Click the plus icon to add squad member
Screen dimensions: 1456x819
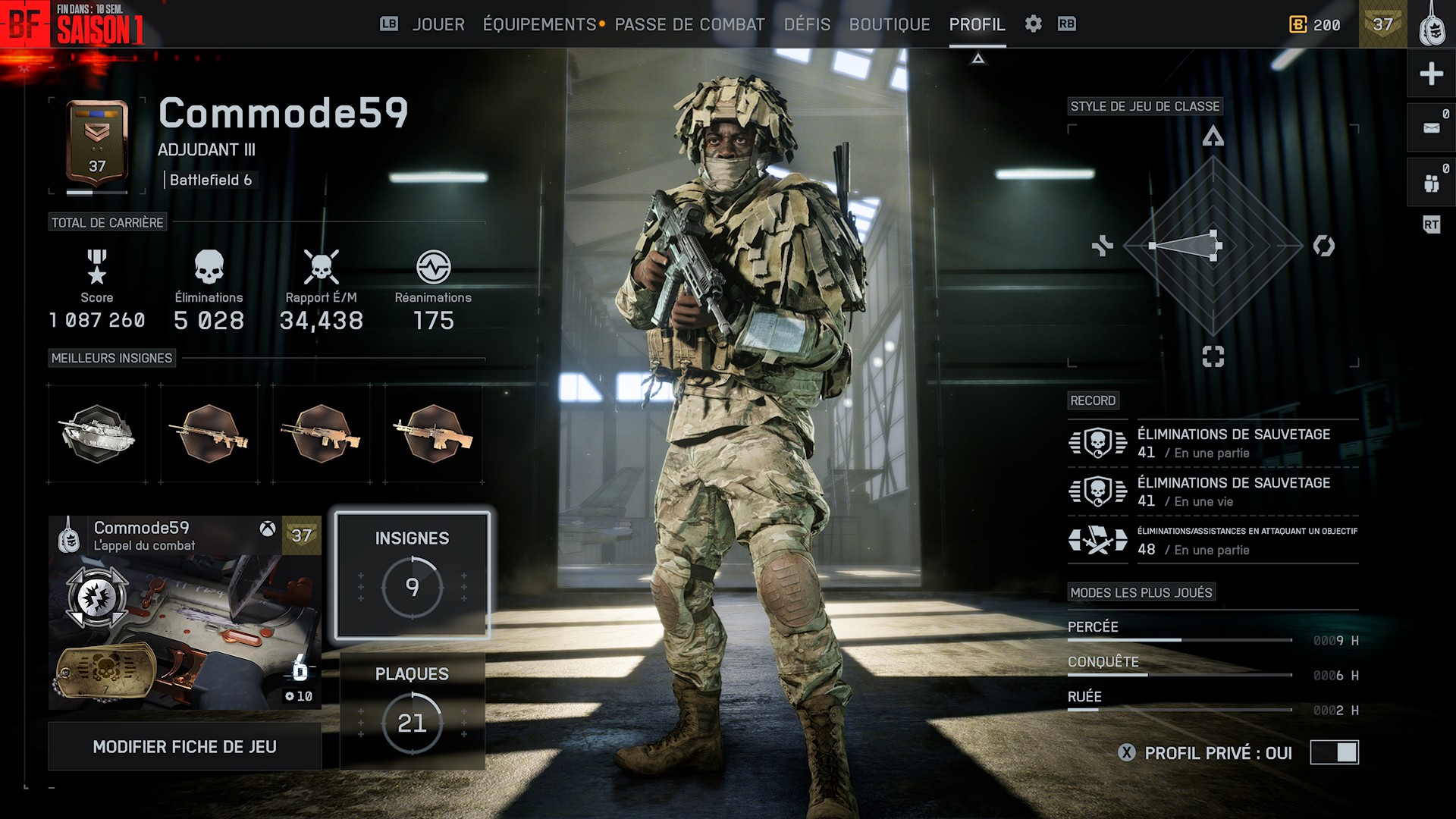tap(1431, 74)
